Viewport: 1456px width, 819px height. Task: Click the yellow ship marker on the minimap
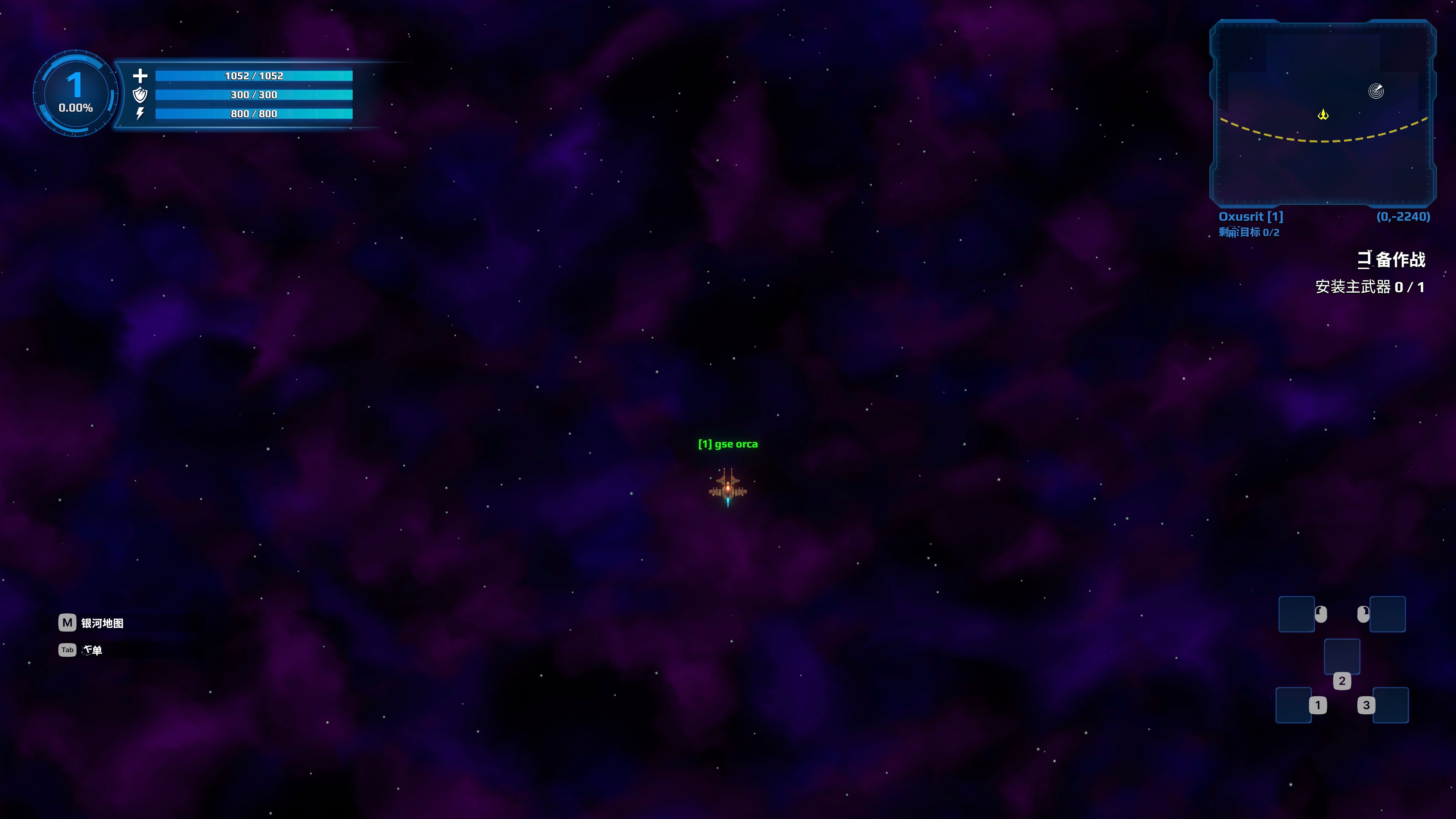[1323, 114]
